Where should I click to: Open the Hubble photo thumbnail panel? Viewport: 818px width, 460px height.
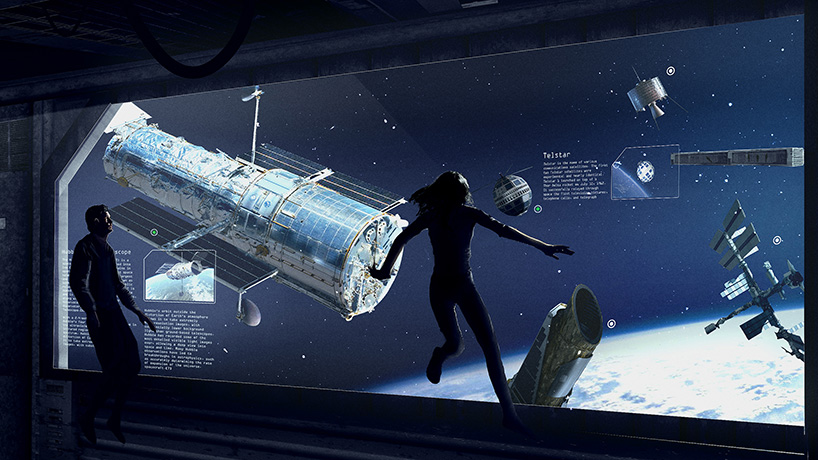coord(179,275)
